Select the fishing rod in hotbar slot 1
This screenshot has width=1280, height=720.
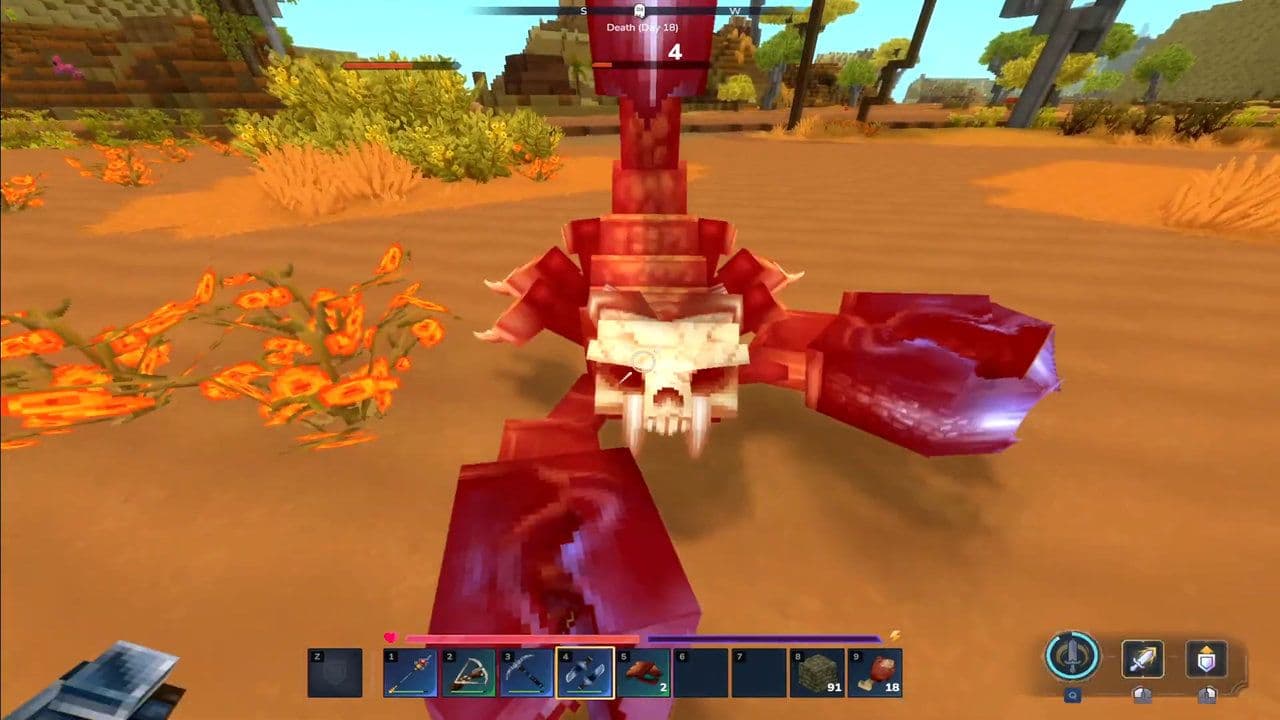[x=410, y=672]
